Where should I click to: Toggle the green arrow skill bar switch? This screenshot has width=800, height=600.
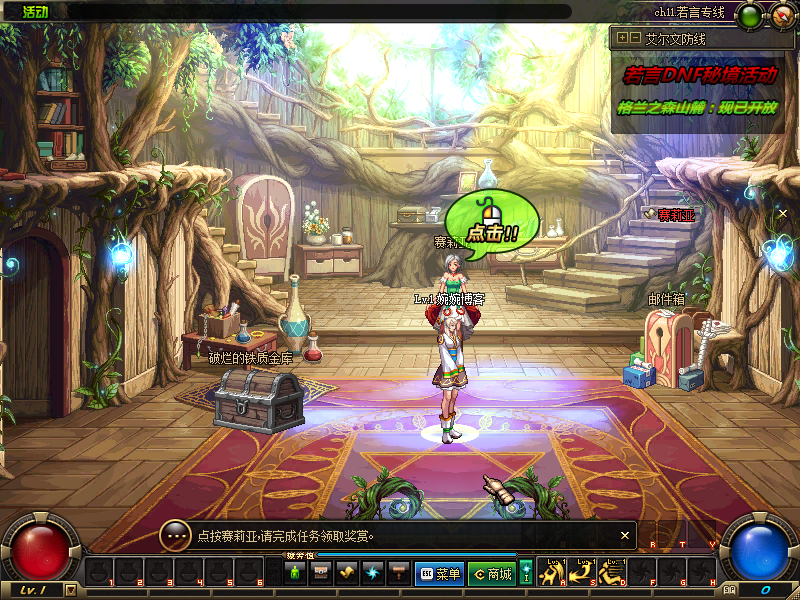point(526,572)
